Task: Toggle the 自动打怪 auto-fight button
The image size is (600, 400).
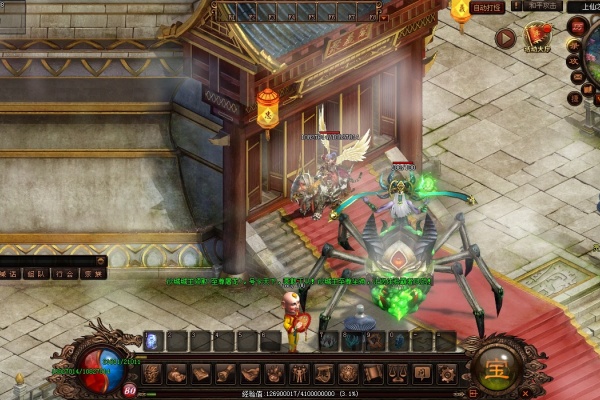Action: 489,6
